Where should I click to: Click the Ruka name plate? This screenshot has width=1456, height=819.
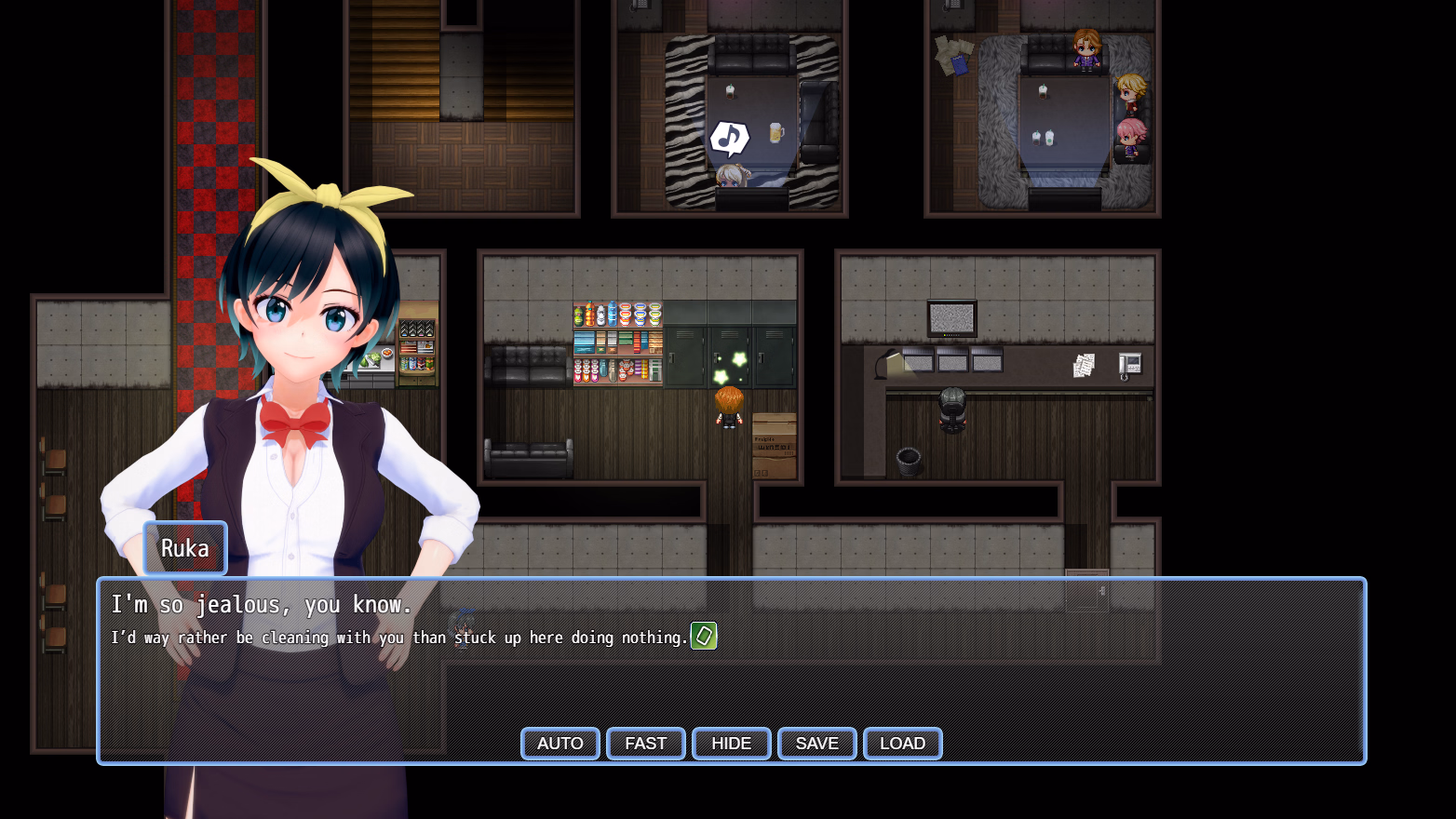pyautogui.click(x=184, y=548)
